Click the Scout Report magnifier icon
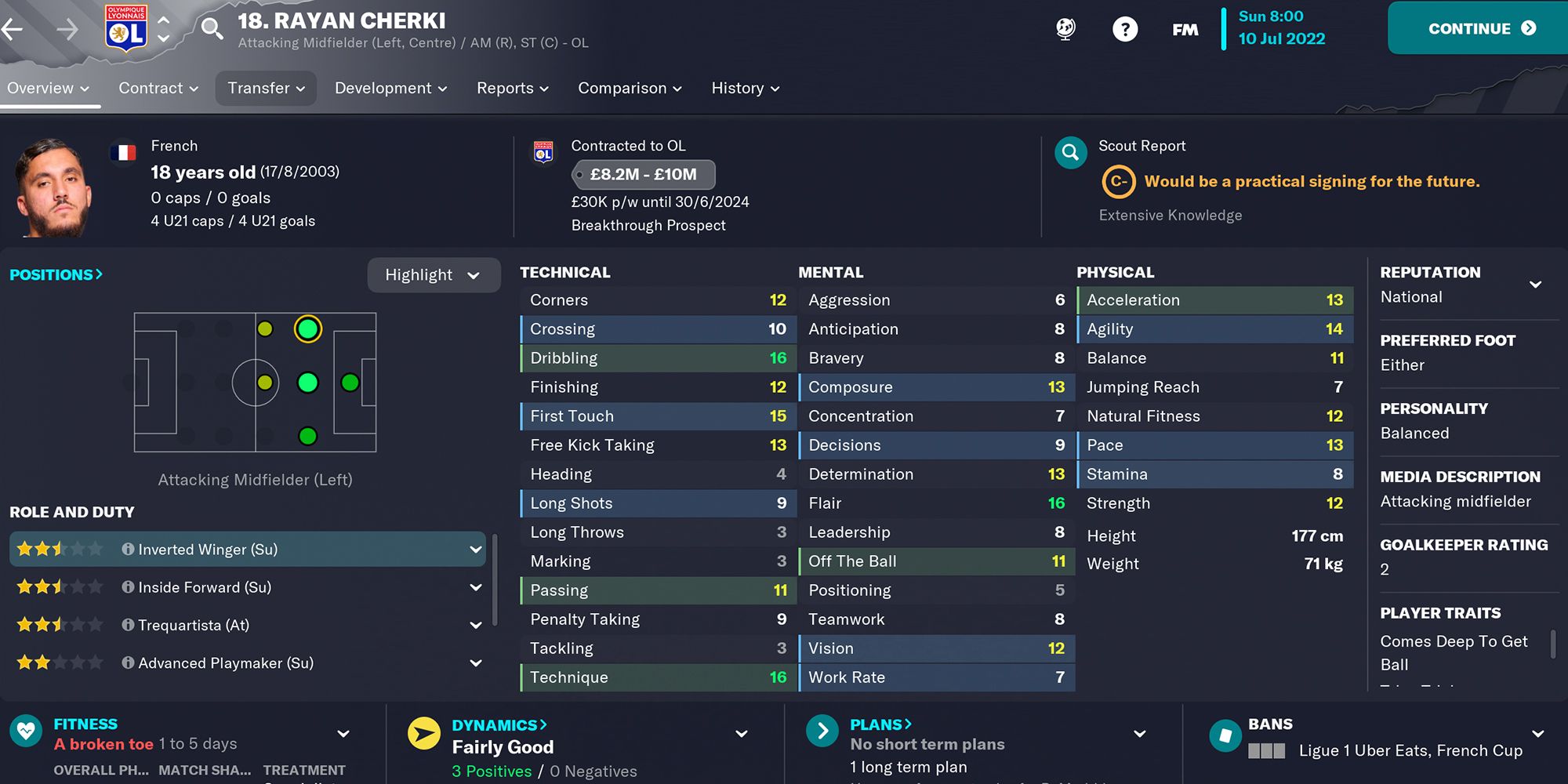This screenshot has width=1568, height=784. (x=1071, y=153)
